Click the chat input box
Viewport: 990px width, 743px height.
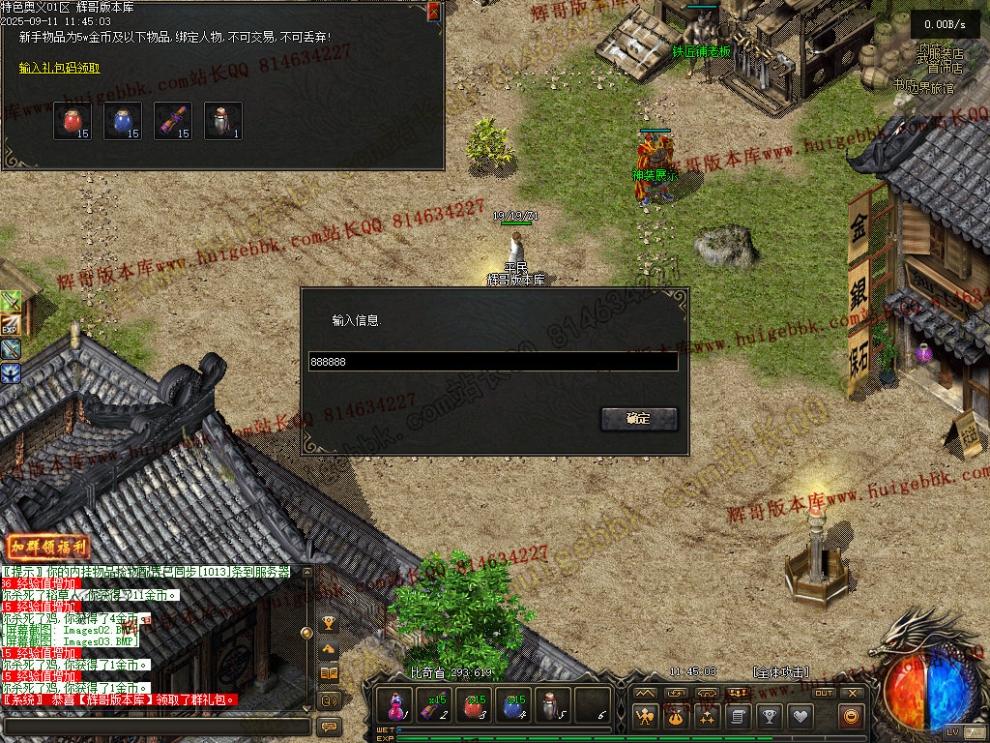tap(155, 727)
